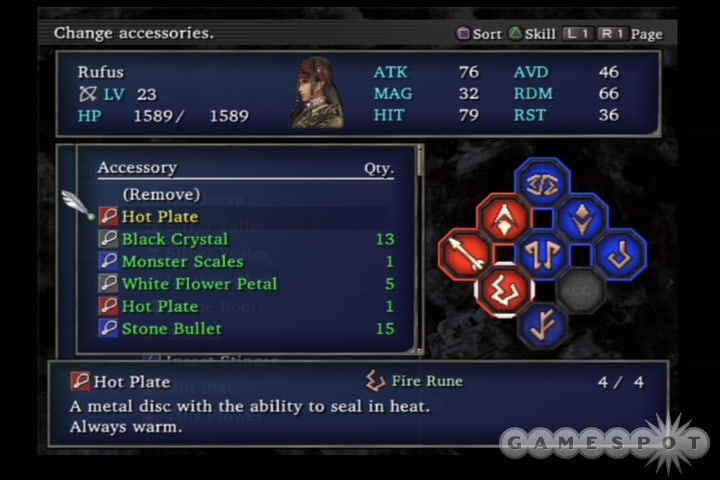Screen dimensions: 720x480
Task: Choose the highlighted Hot Plate entry
Action: pos(160,217)
